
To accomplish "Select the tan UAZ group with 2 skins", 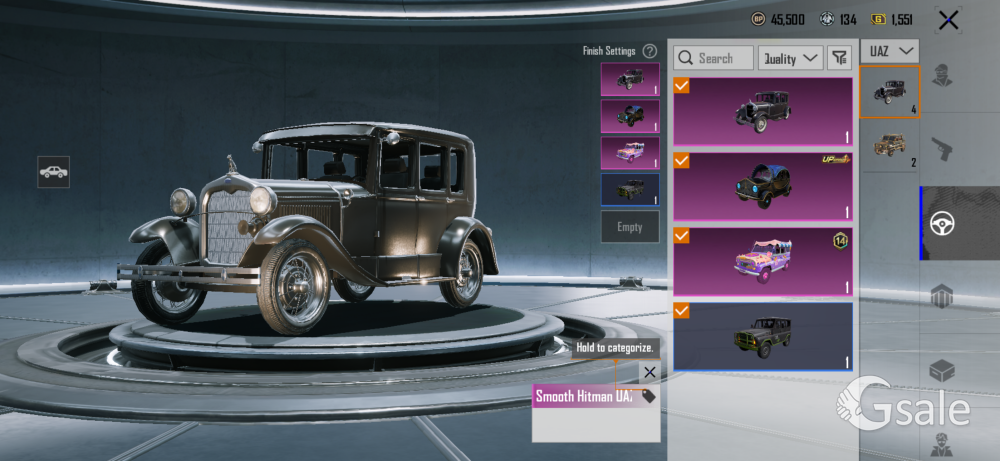I will (x=890, y=146).
